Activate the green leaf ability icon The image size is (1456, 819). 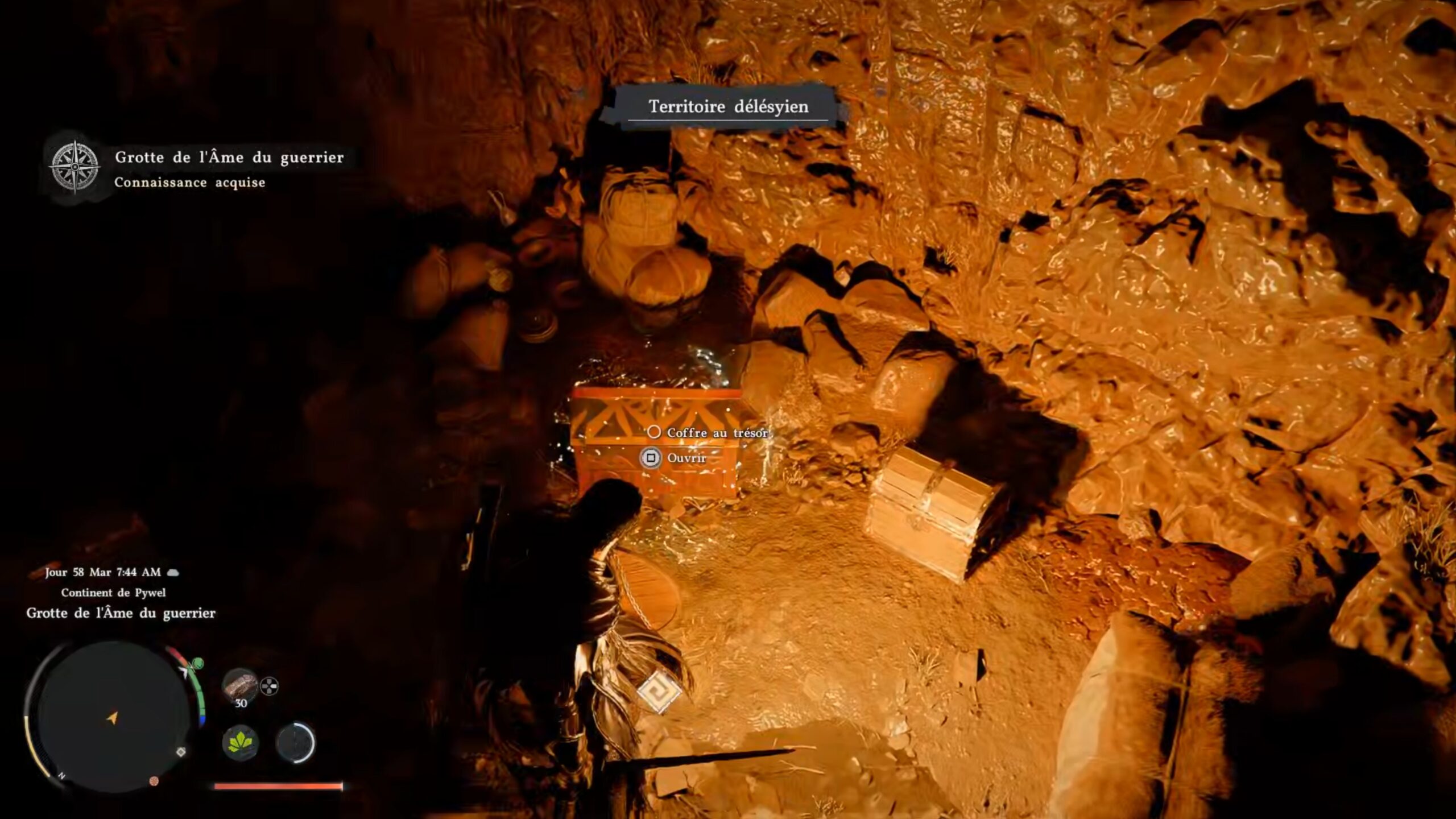pos(240,742)
